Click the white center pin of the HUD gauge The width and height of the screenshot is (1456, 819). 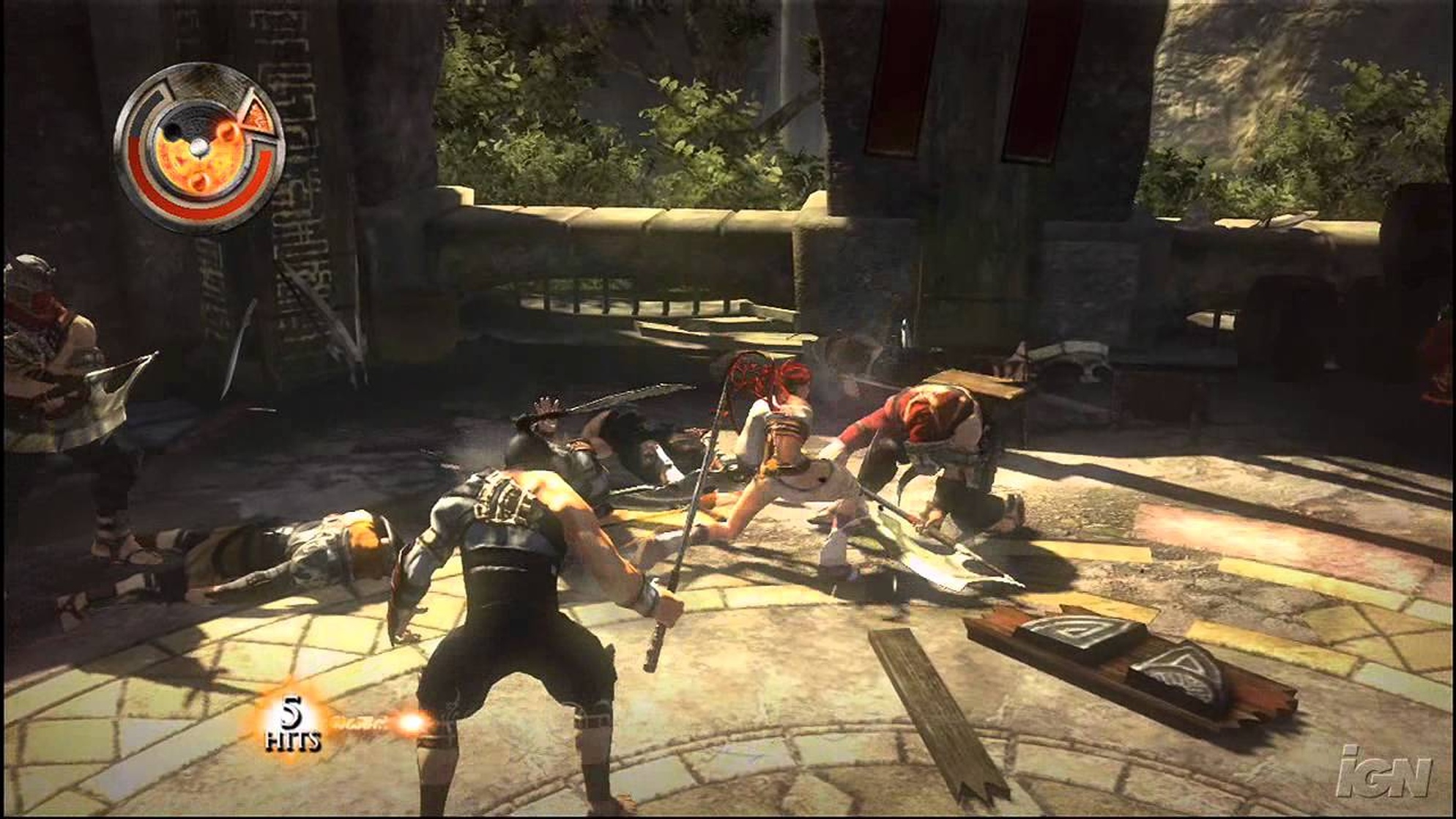199,147
